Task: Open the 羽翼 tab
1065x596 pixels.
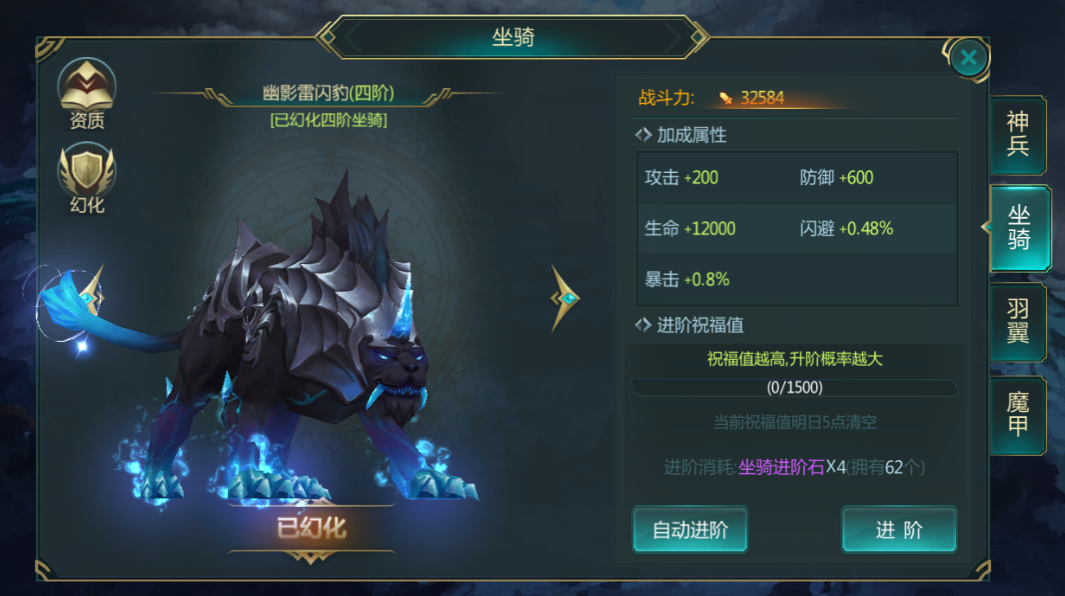Action: click(x=1017, y=321)
